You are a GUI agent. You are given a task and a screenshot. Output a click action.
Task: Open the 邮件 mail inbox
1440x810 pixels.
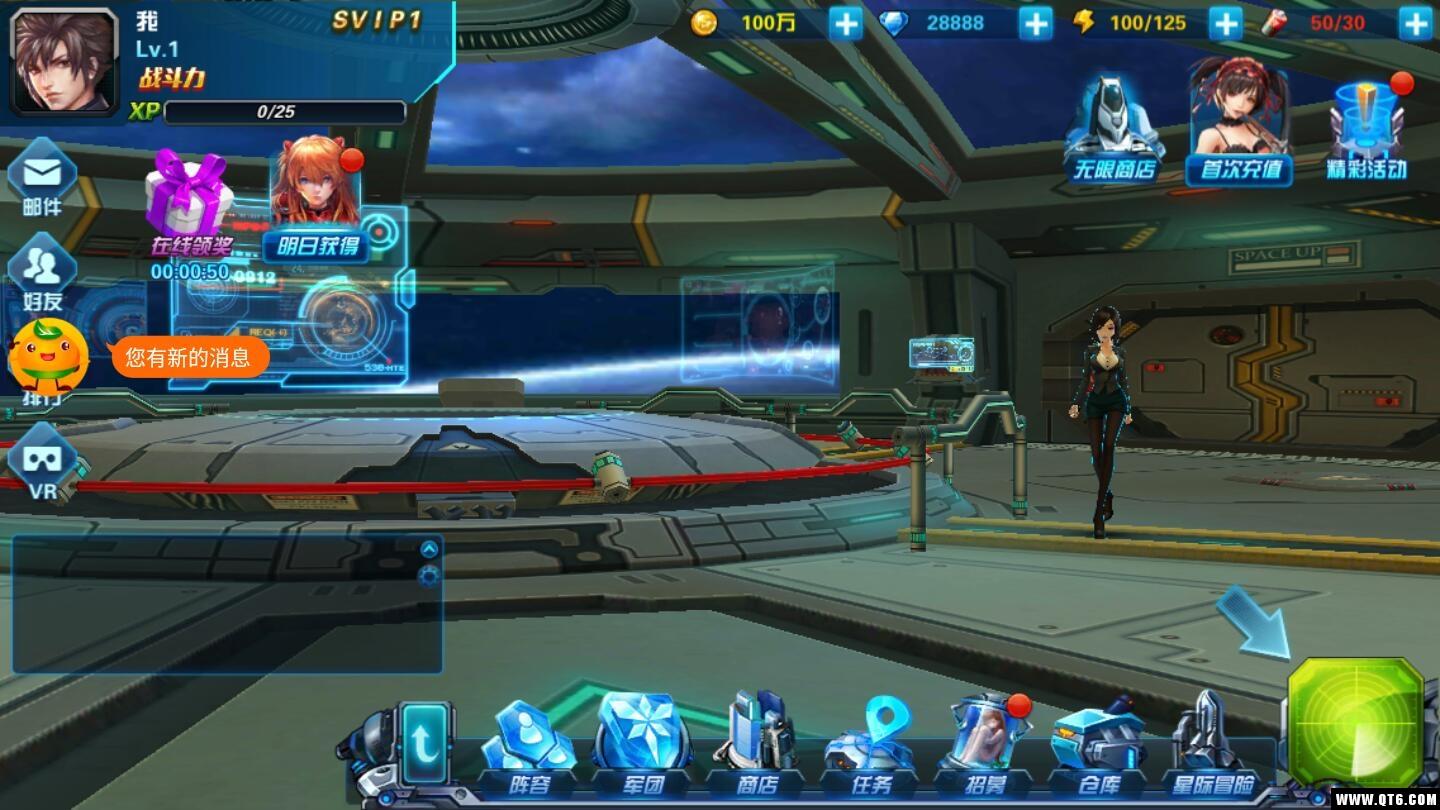point(42,180)
